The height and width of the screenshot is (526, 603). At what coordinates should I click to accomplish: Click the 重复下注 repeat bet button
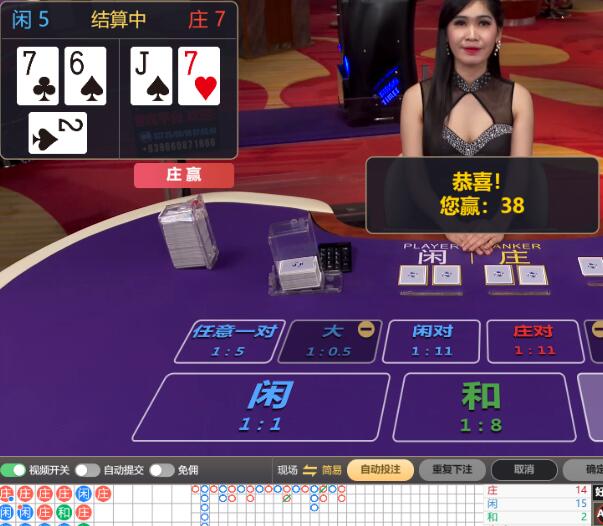click(452, 470)
